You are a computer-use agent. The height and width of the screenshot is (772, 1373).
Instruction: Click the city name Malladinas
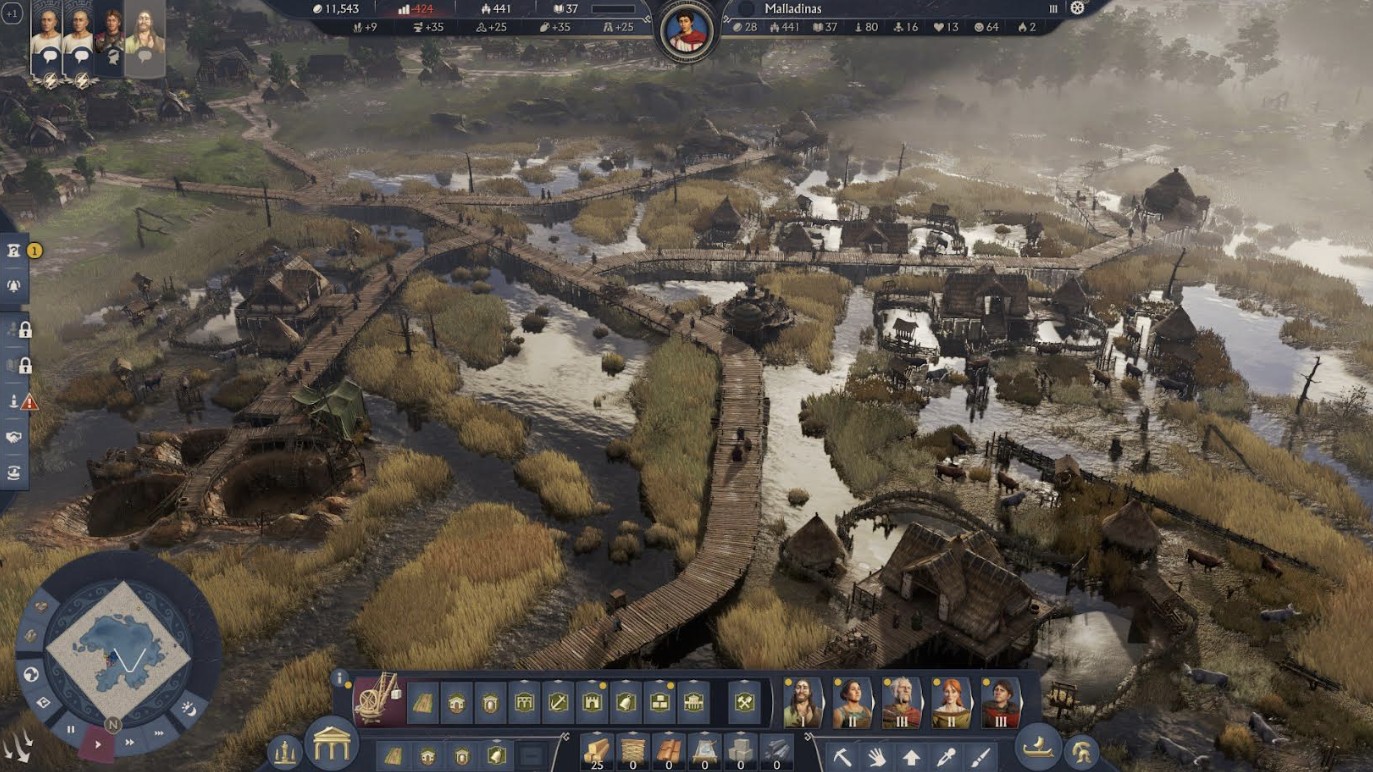[x=790, y=10]
